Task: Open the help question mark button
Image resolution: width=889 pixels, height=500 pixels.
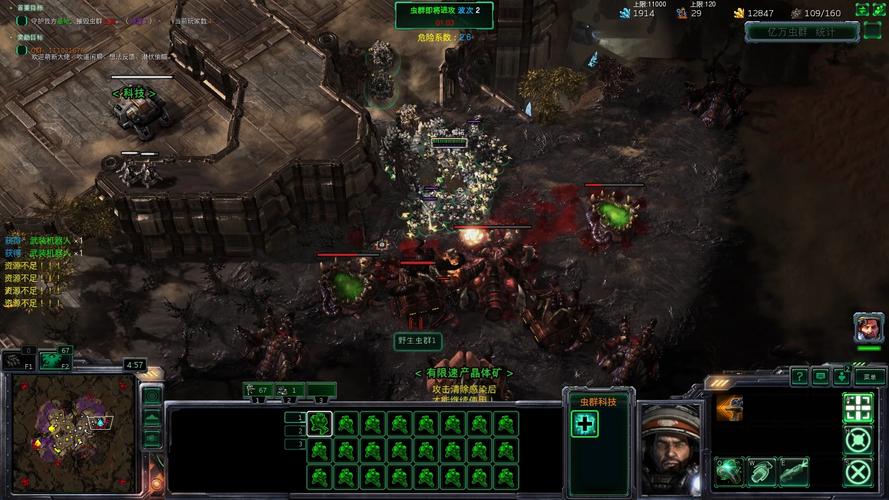Action: click(800, 377)
